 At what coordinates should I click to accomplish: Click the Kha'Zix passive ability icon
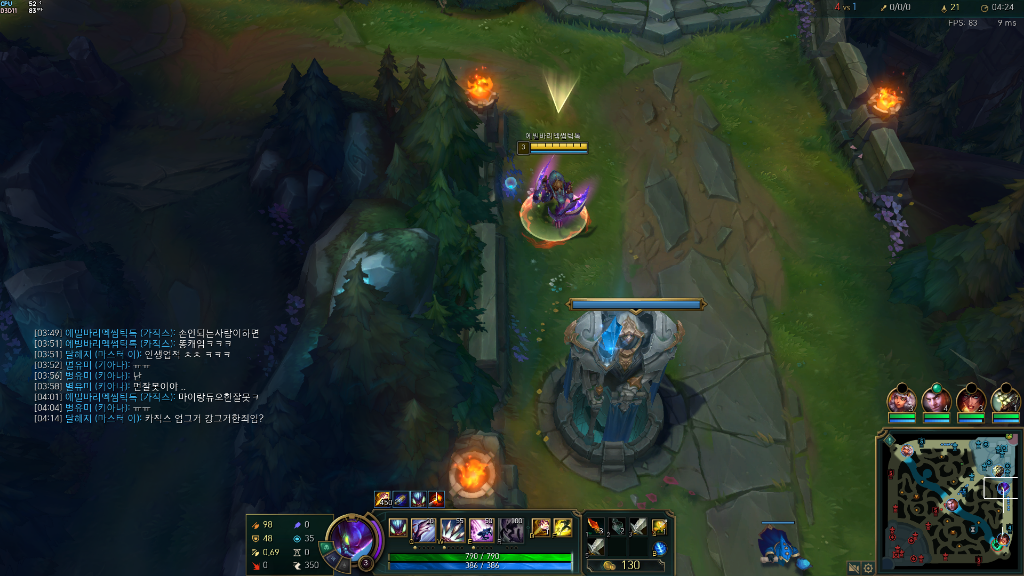coord(397,528)
